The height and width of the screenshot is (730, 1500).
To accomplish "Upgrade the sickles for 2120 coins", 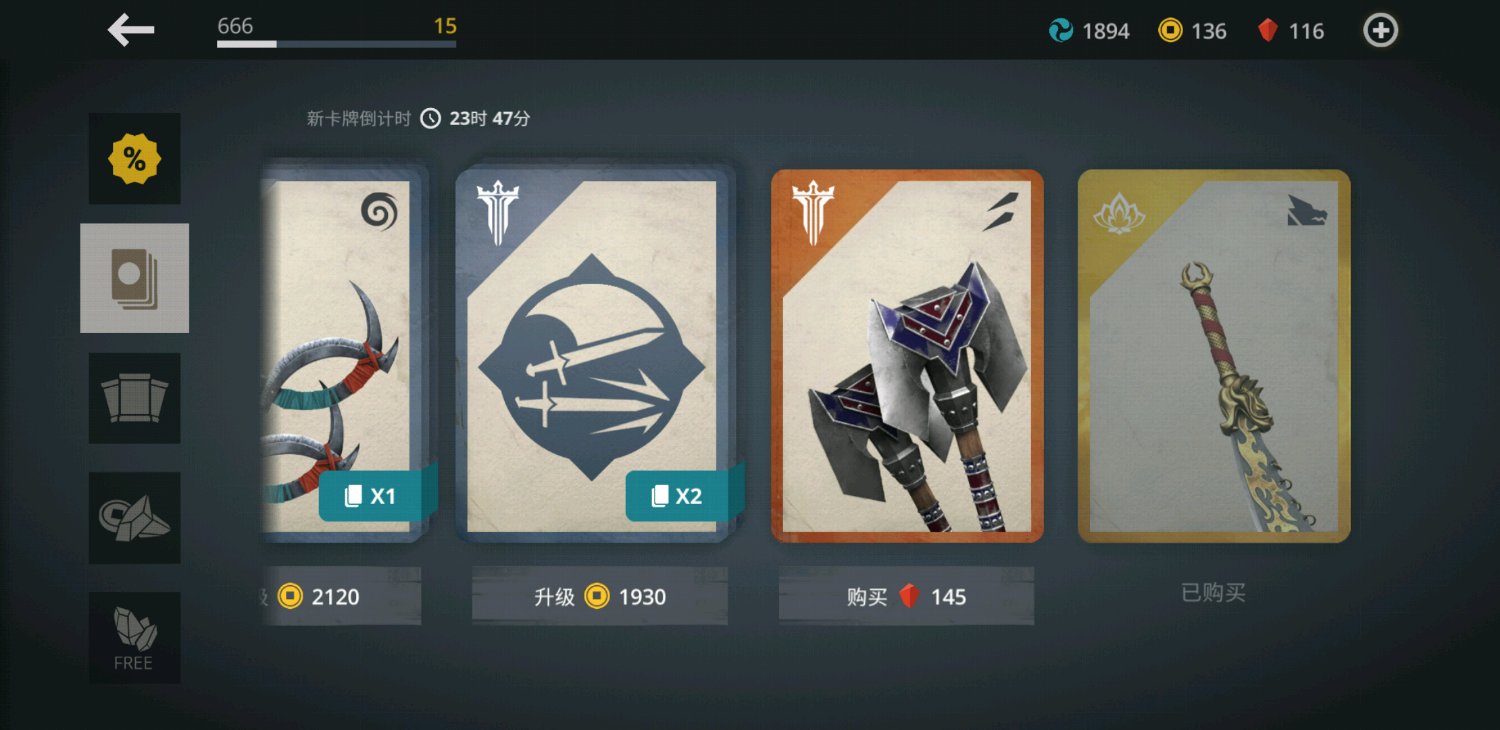I will (x=340, y=597).
